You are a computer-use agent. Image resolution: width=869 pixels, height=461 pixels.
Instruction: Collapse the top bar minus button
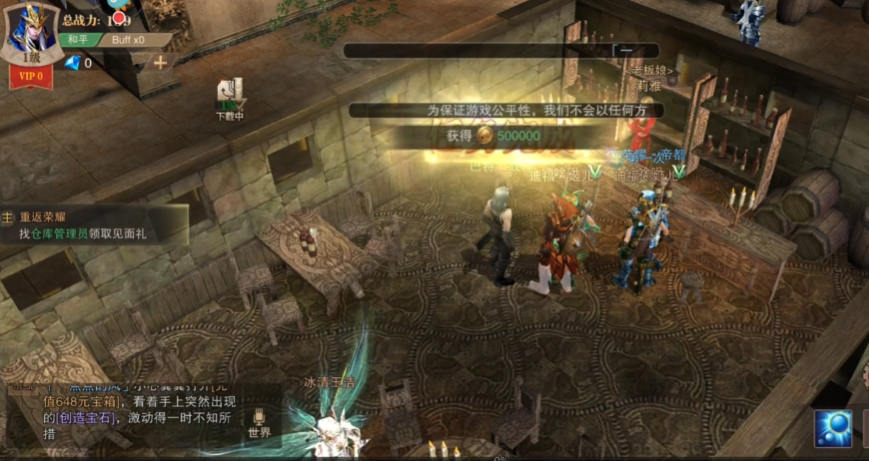tap(625, 50)
